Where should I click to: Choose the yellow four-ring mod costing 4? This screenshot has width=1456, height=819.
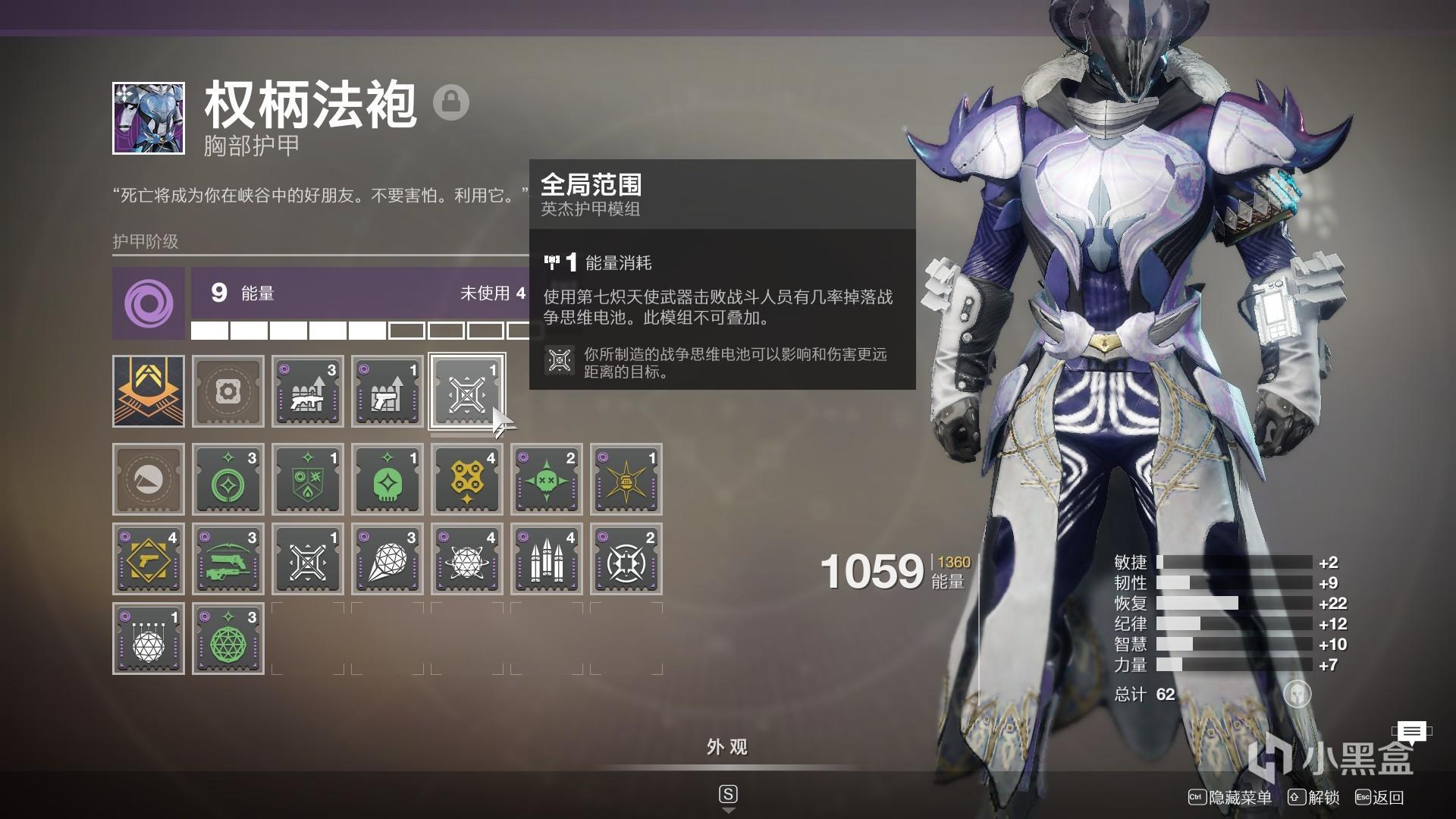467,479
